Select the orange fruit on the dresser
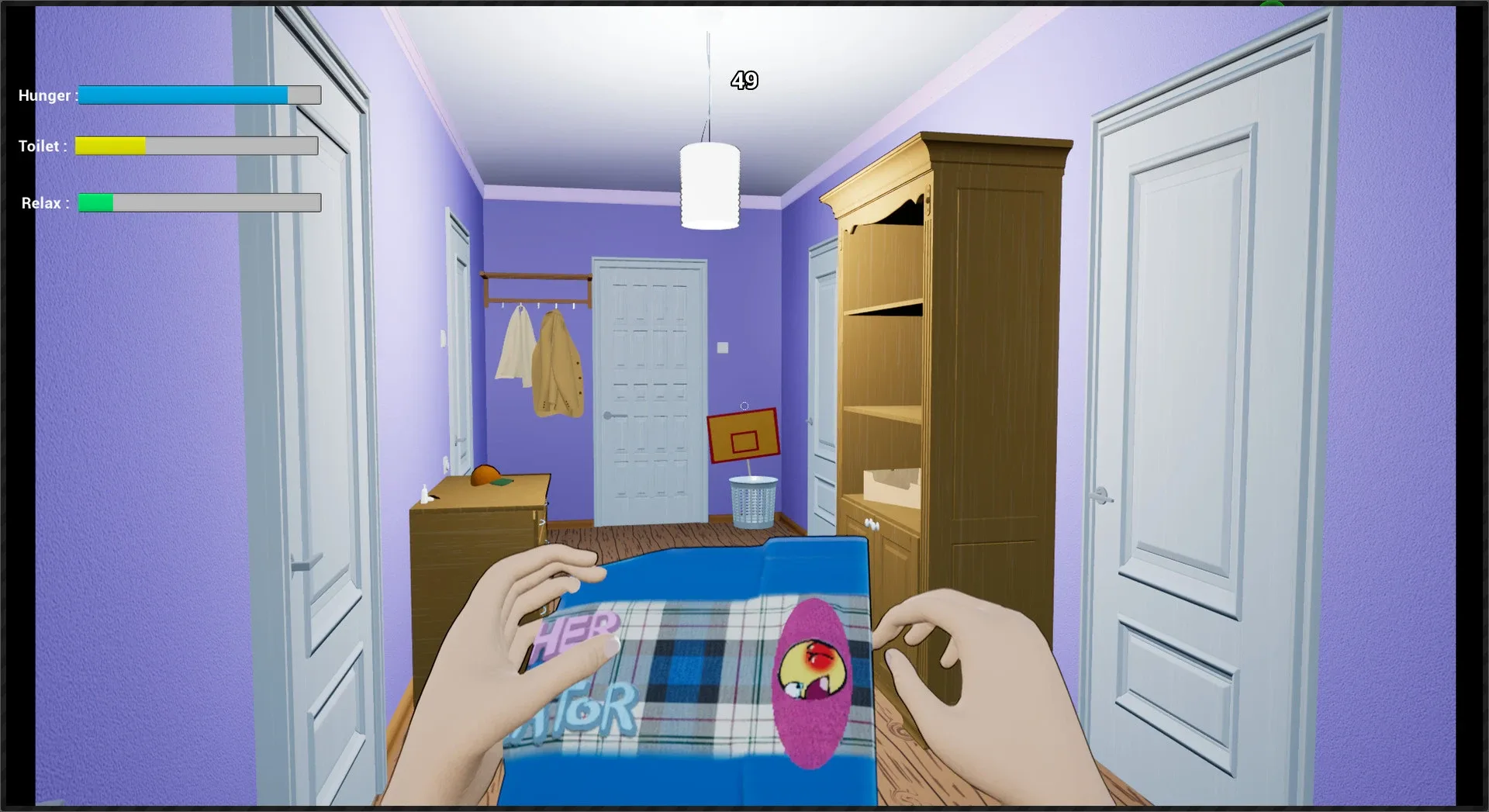1489x812 pixels. [x=485, y=475]
